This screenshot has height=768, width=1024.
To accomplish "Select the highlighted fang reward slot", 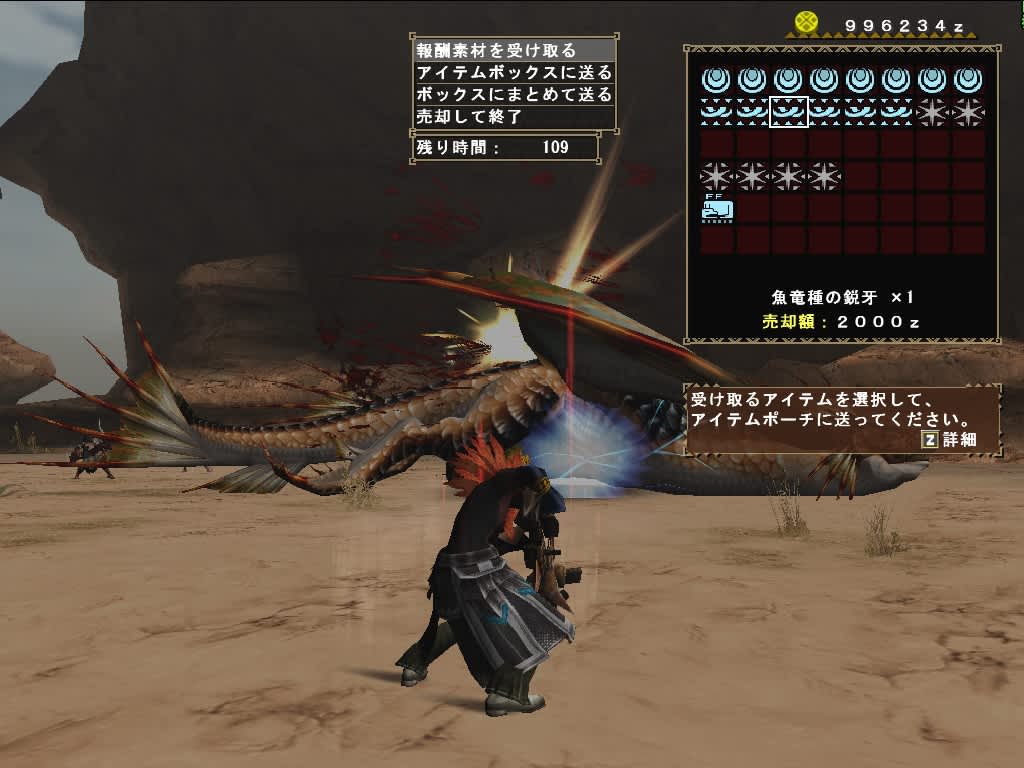I will 788,111.
